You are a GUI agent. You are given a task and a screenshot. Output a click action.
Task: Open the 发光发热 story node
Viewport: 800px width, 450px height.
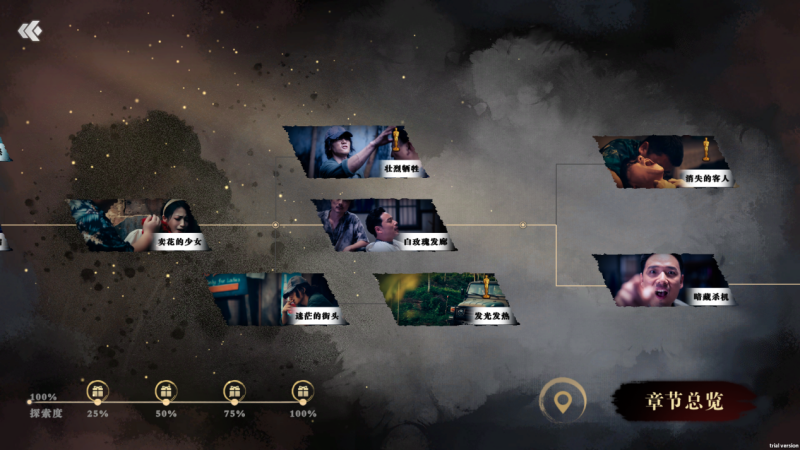pos(443,299)
